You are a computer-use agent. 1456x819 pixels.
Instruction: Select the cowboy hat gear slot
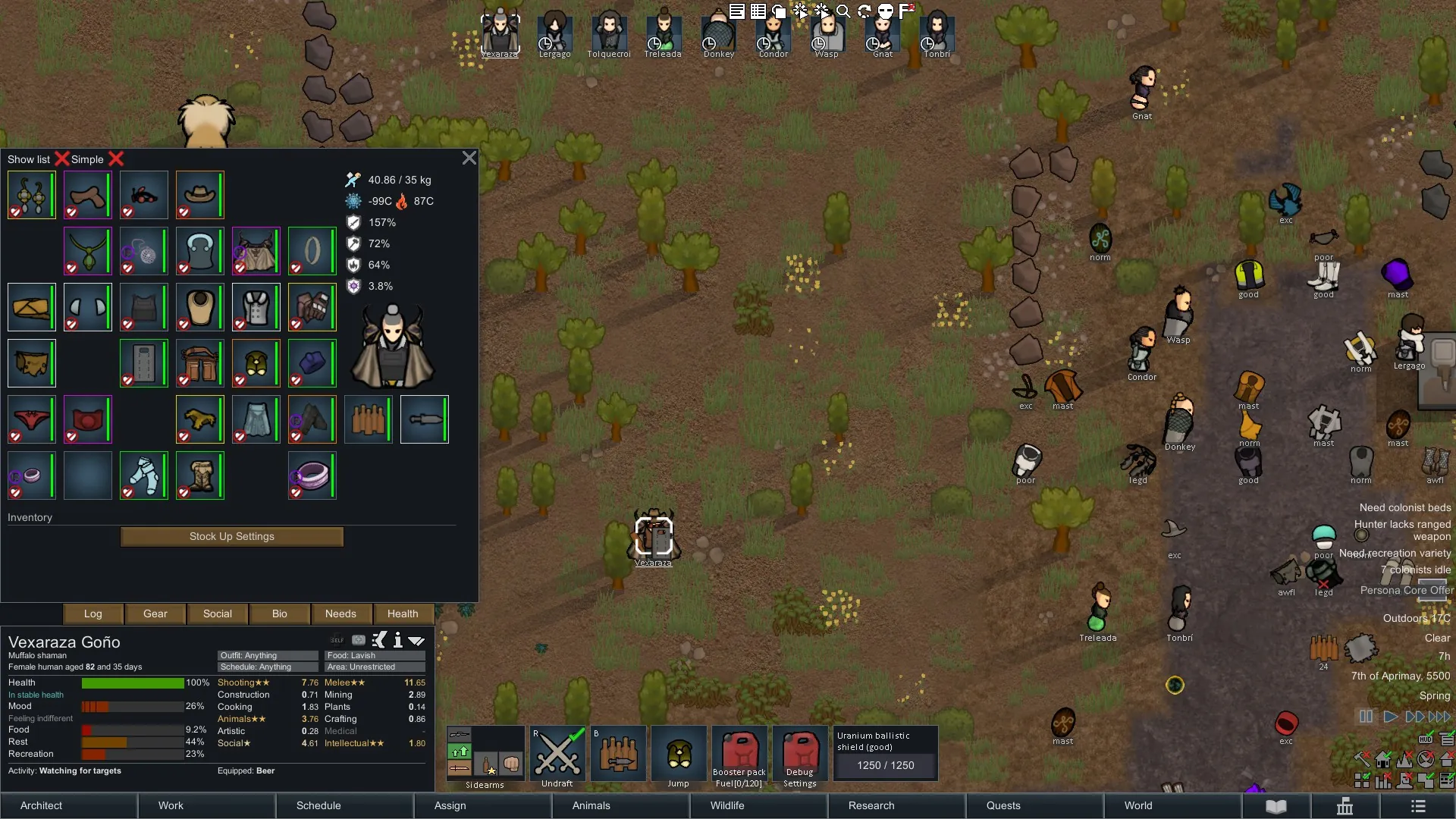(199, 195)
